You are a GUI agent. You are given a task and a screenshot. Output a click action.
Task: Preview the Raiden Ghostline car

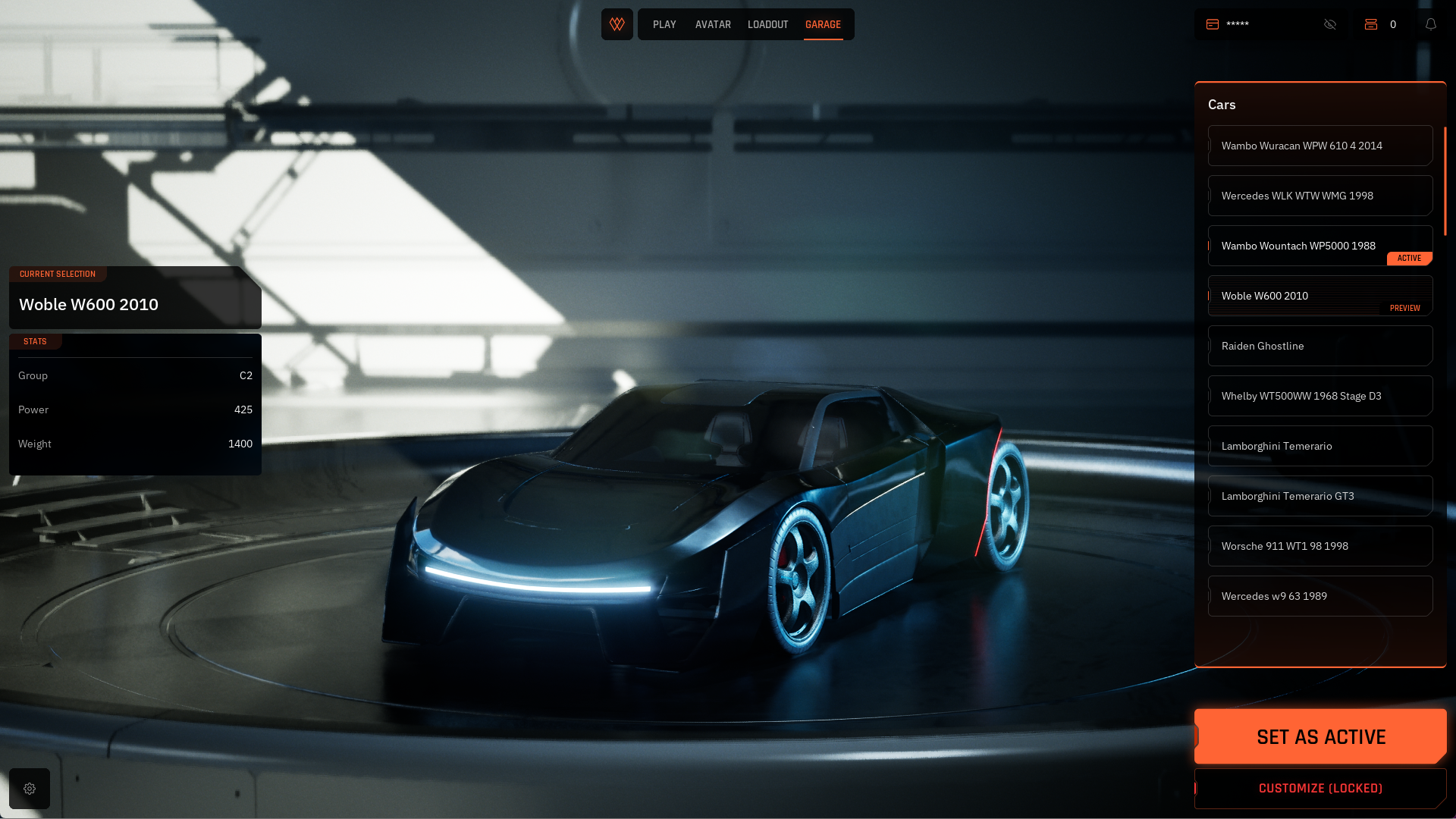pyautogui.click(x=1319, y=346)
